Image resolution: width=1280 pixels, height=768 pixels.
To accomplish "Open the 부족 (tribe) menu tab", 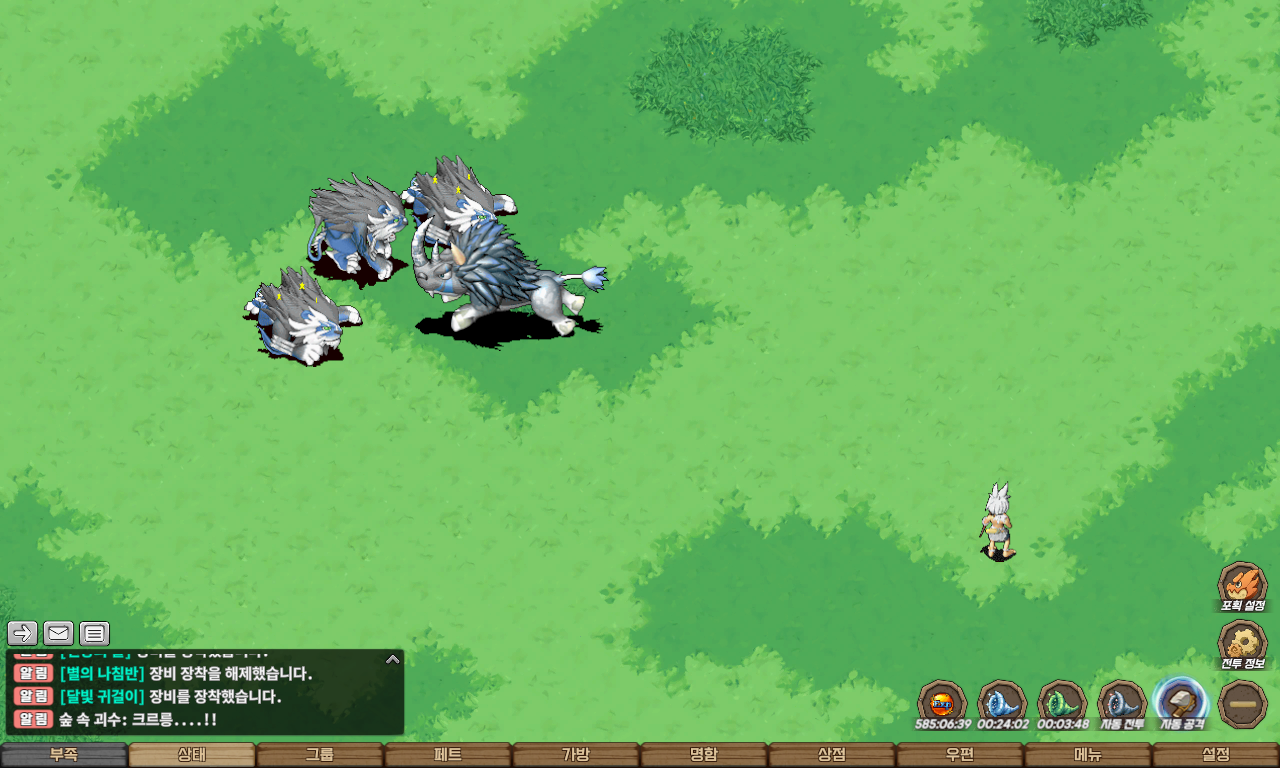I will click(64, 755).
